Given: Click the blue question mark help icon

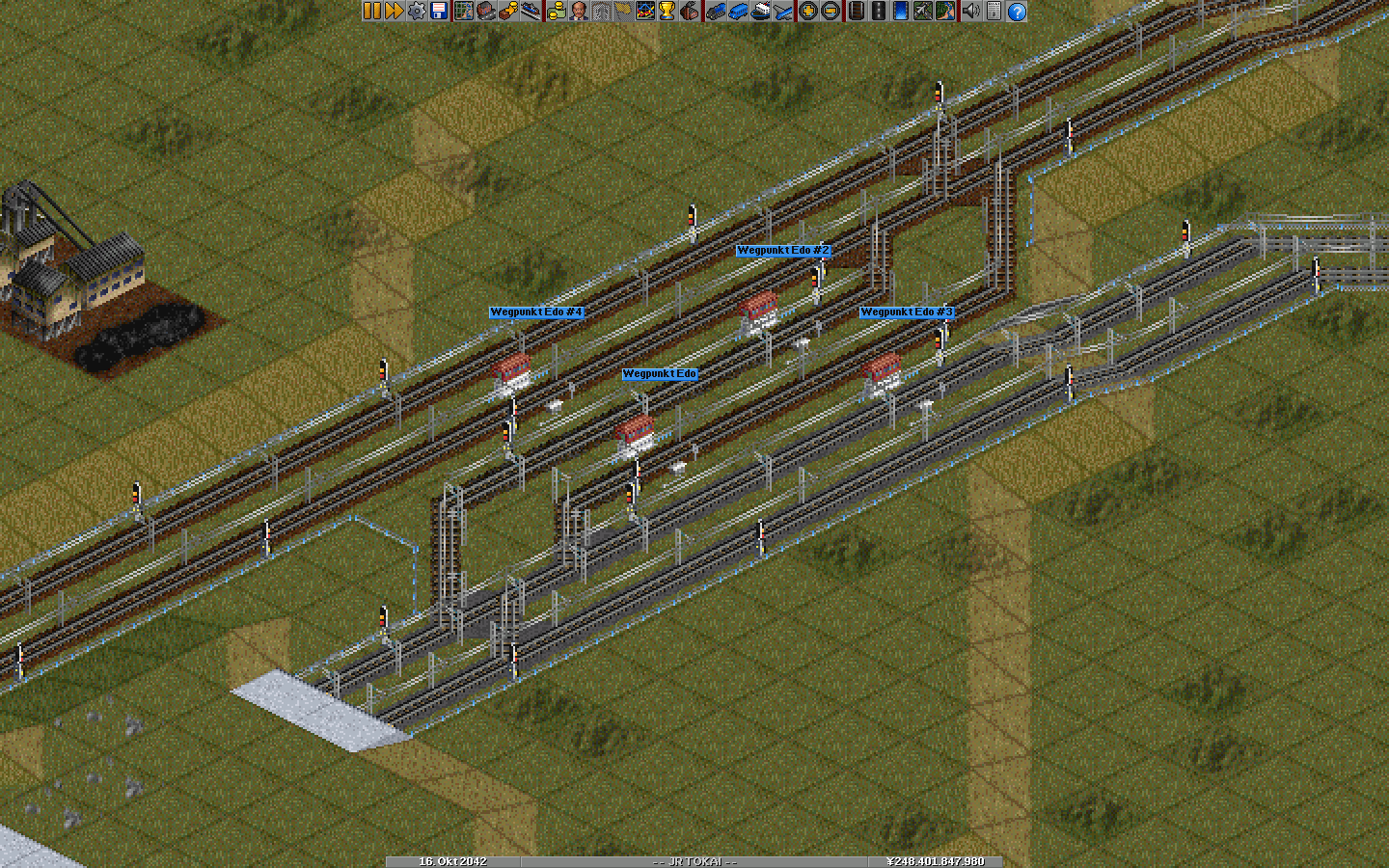Looking at the screenshot, I should pos(1016,11).
